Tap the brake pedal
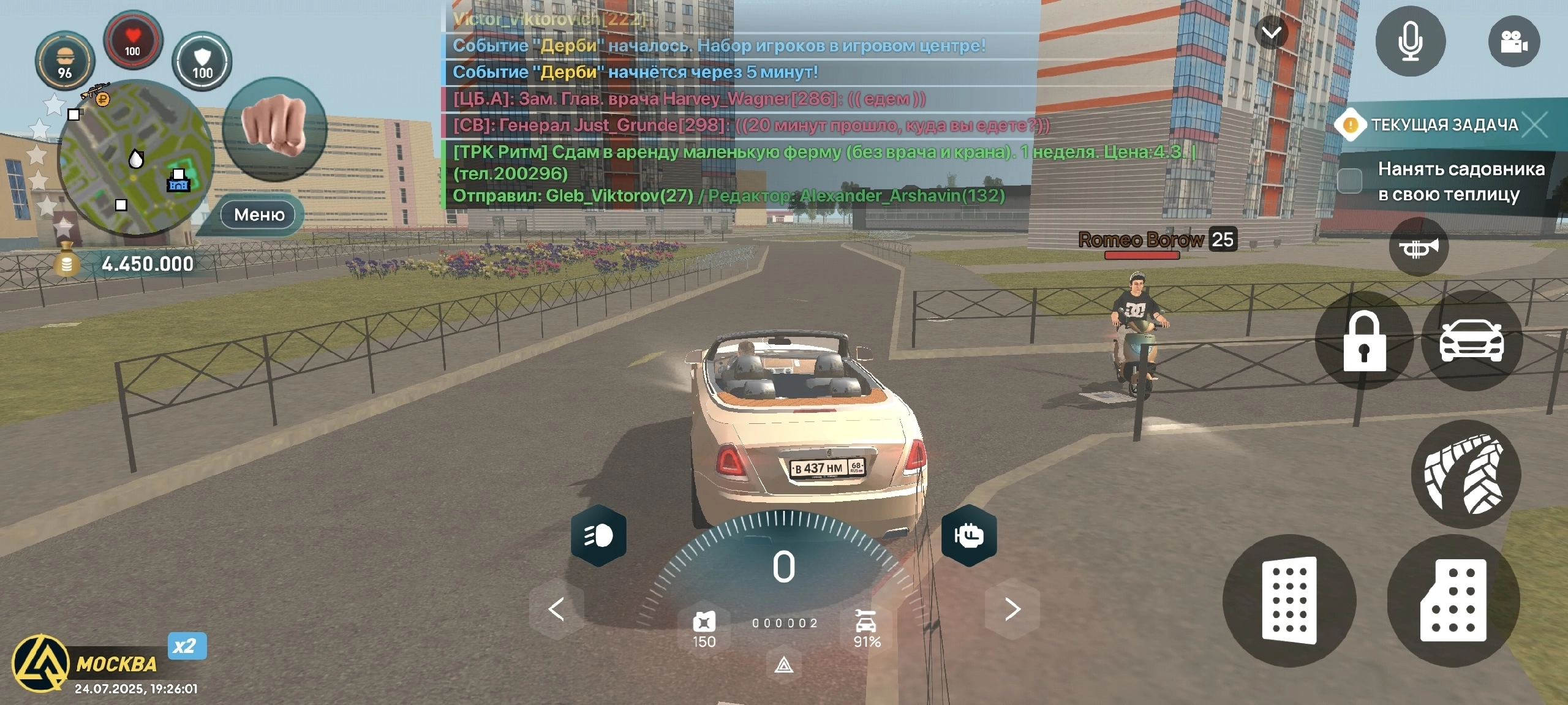Screen dimensions: 1568x705 point(1289,600)
